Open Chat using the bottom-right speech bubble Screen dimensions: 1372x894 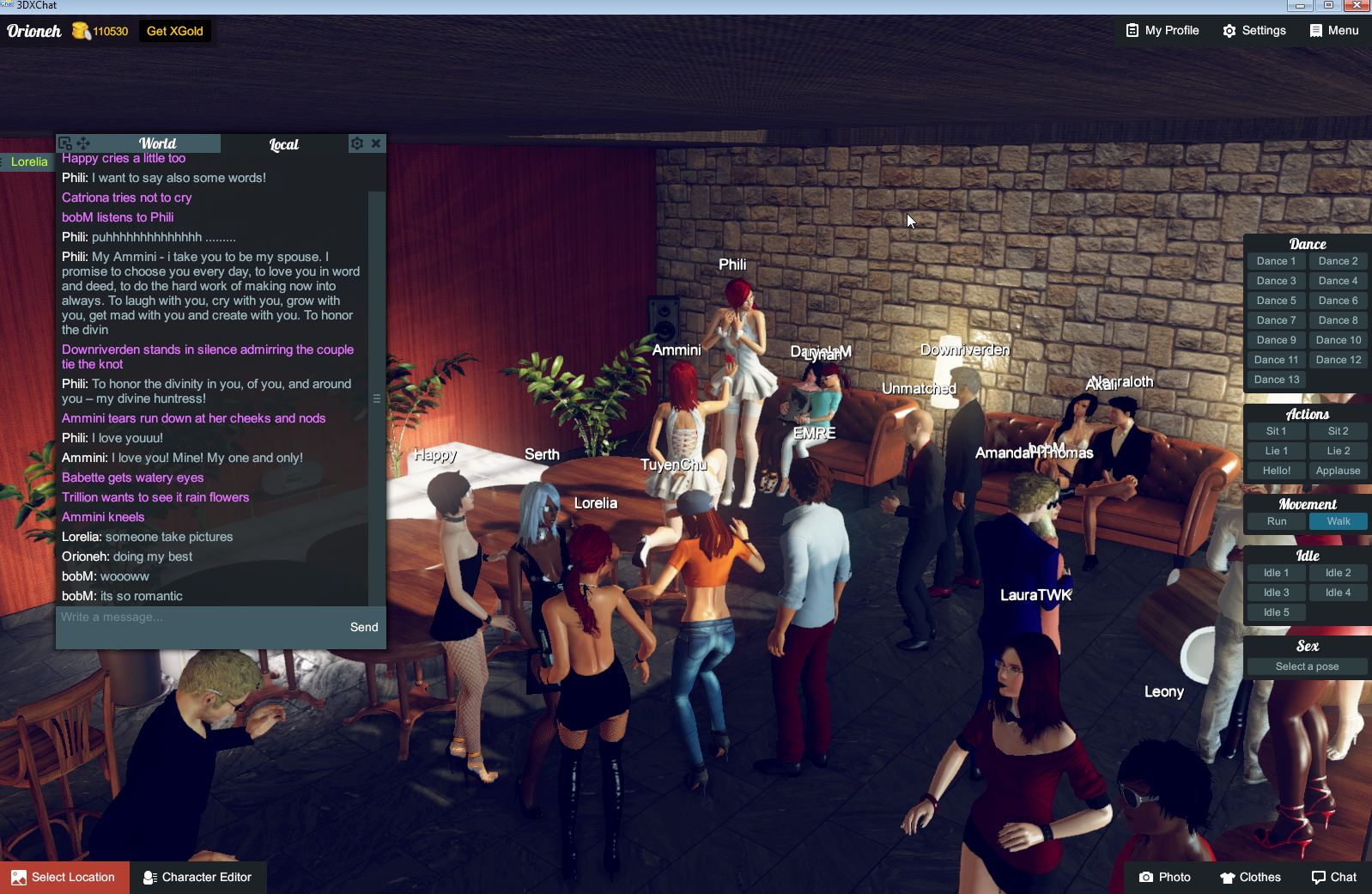coord(1333,877)
